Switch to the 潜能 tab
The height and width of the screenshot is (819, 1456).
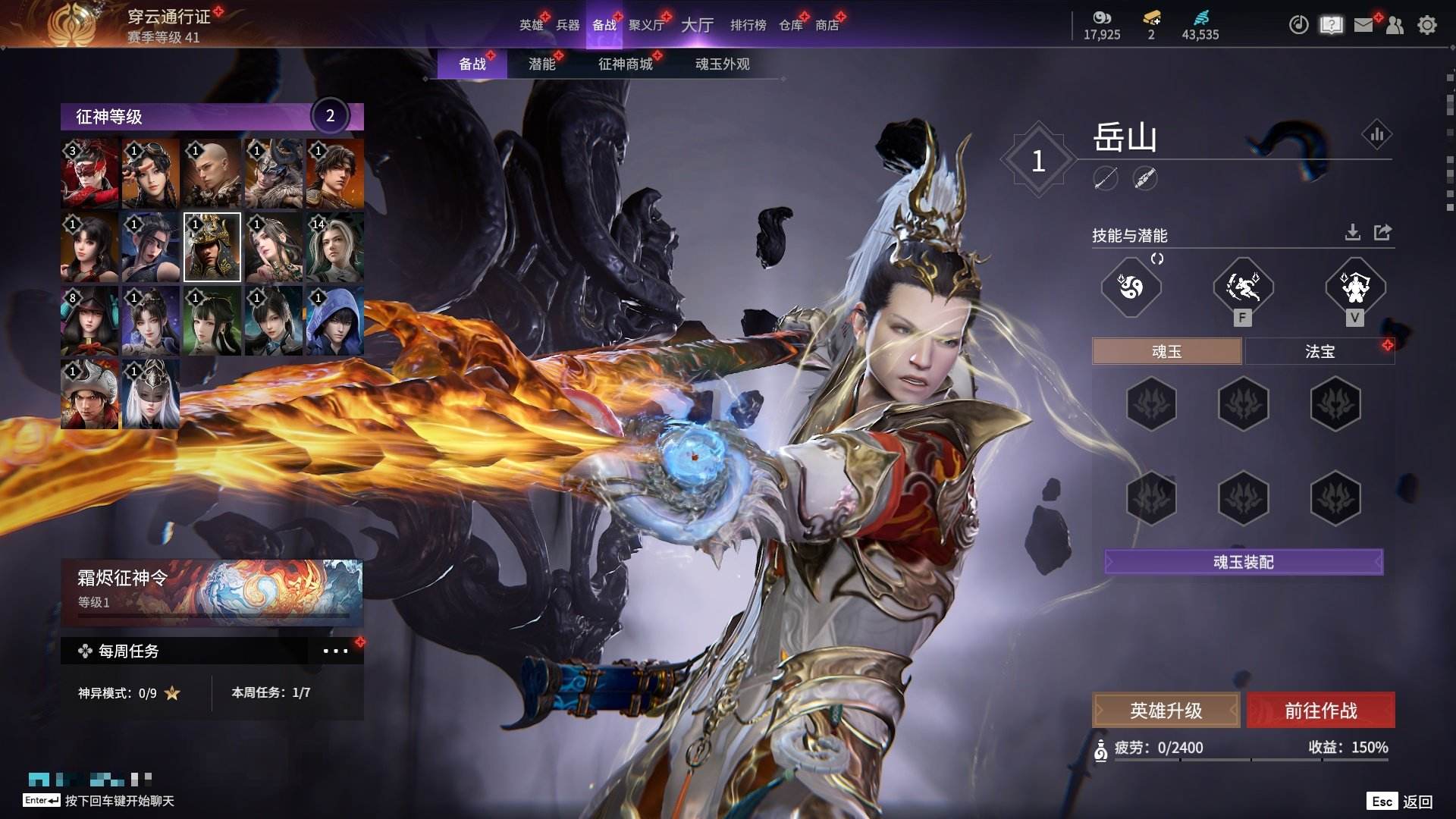(x=541, y=64)
